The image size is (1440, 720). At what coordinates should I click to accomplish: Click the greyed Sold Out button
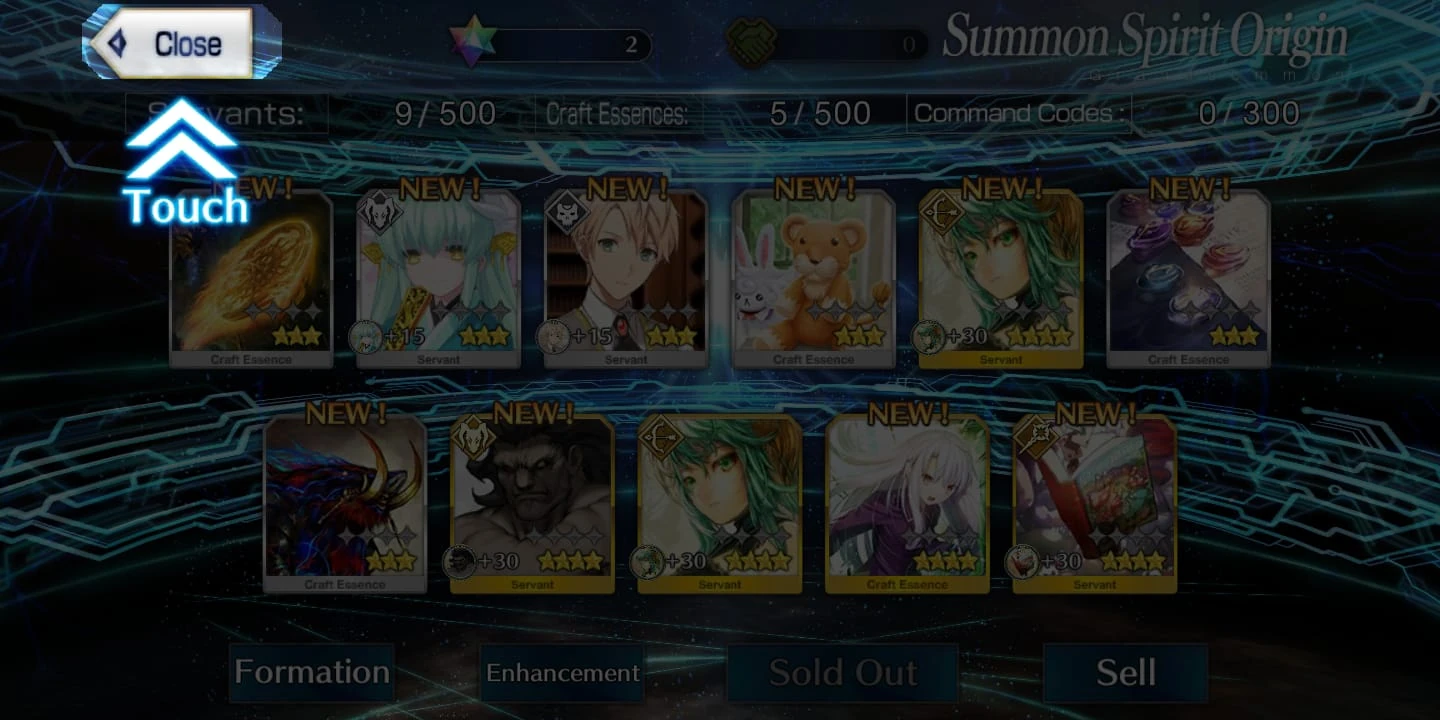click(x=841, y=673)
